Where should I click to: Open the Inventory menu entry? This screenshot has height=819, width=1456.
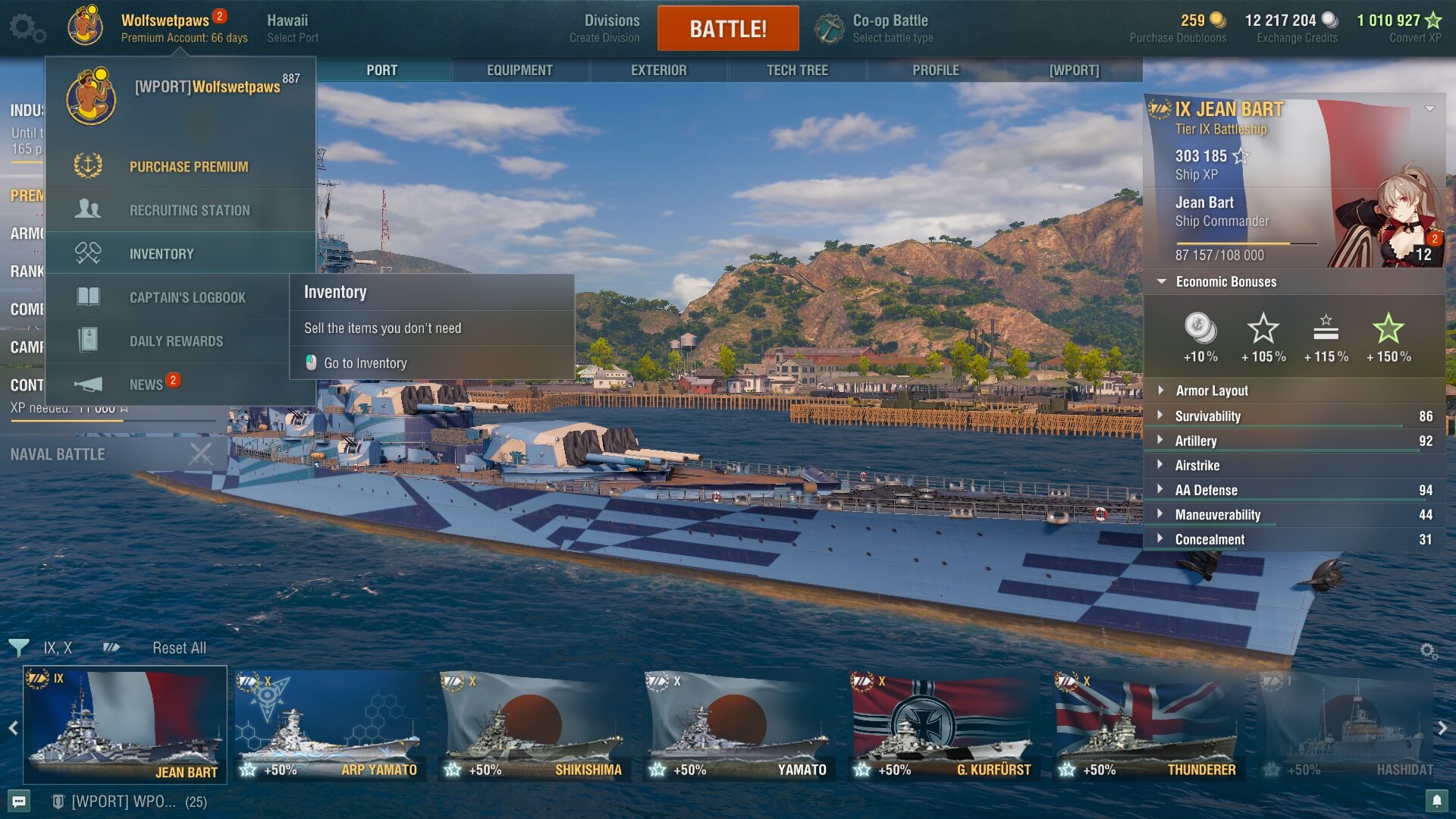point(161,254)
